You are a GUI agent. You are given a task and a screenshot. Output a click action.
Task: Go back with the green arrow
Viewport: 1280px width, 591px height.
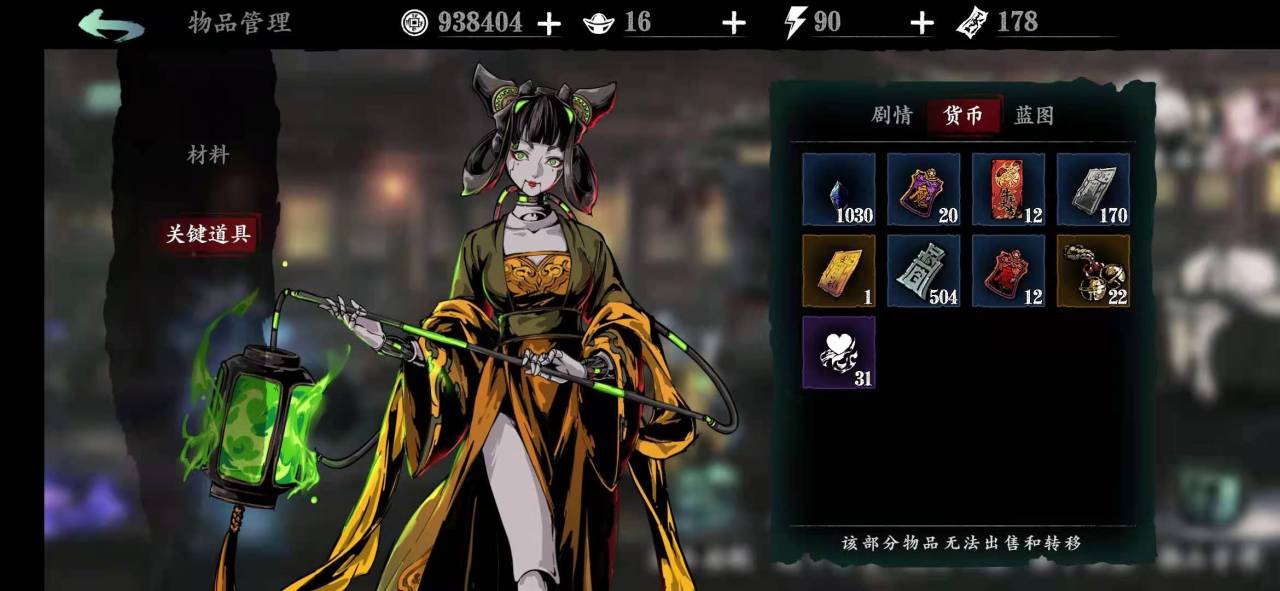click(x=111, y=24)
